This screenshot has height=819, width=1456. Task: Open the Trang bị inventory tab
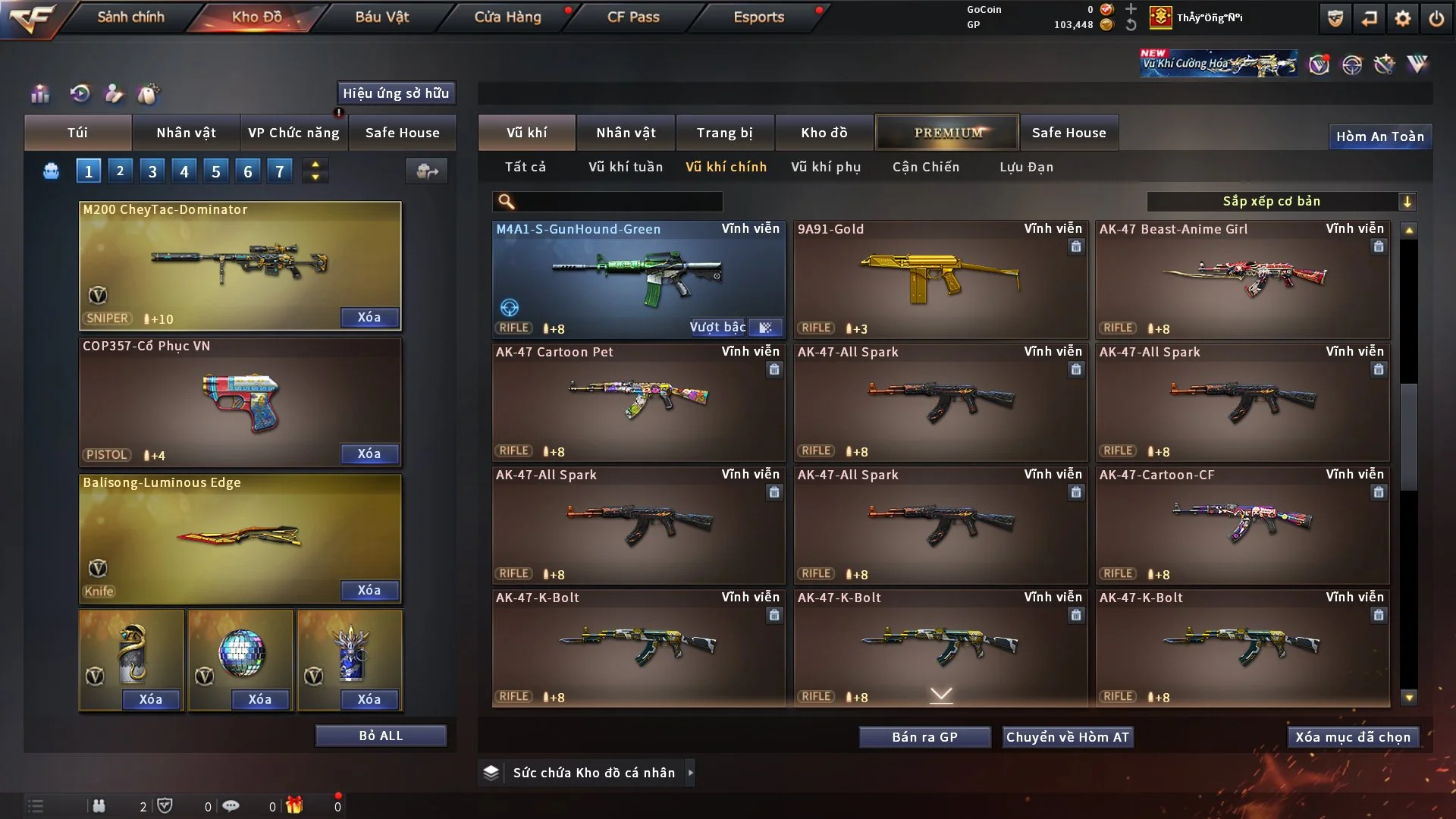click(x=724, y=133)
